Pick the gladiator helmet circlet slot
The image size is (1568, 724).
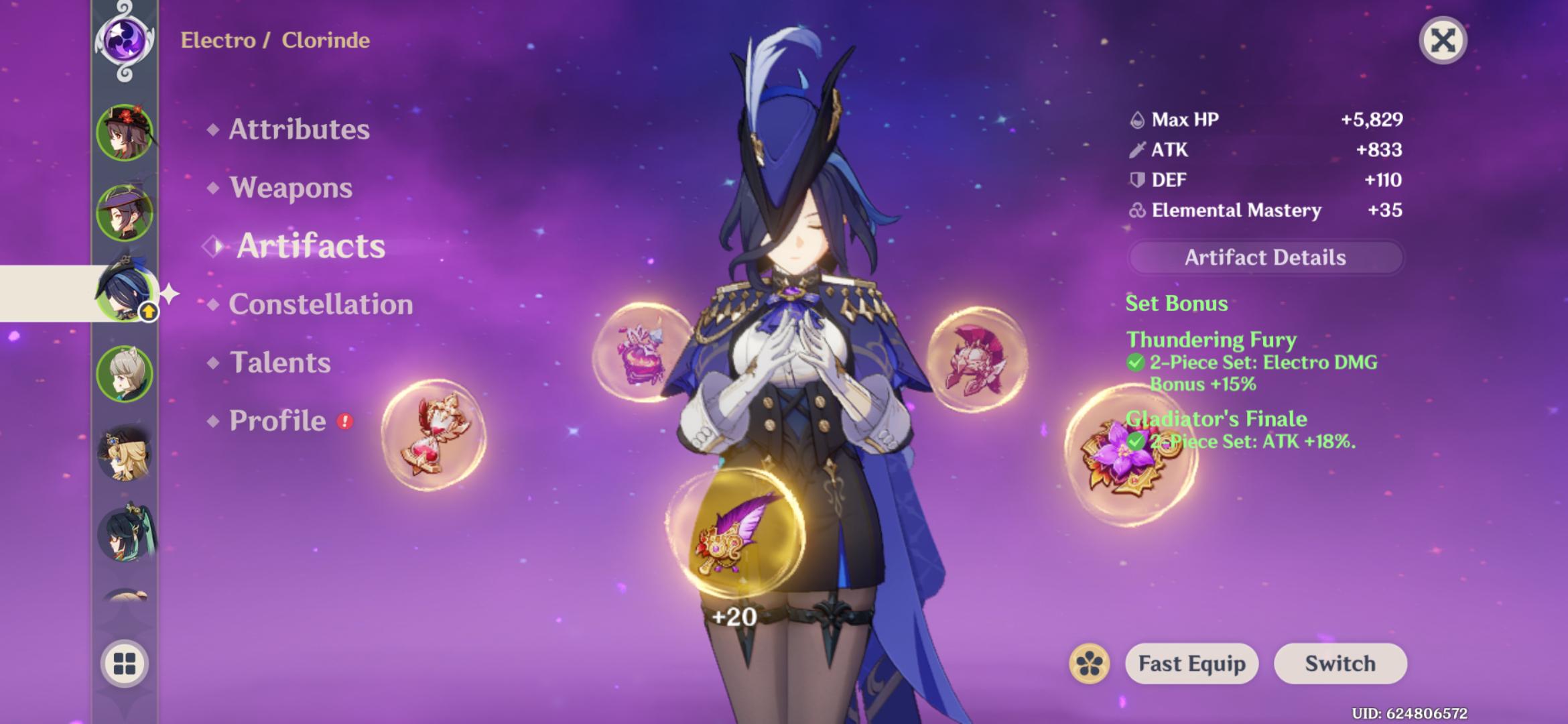point(976,359)
